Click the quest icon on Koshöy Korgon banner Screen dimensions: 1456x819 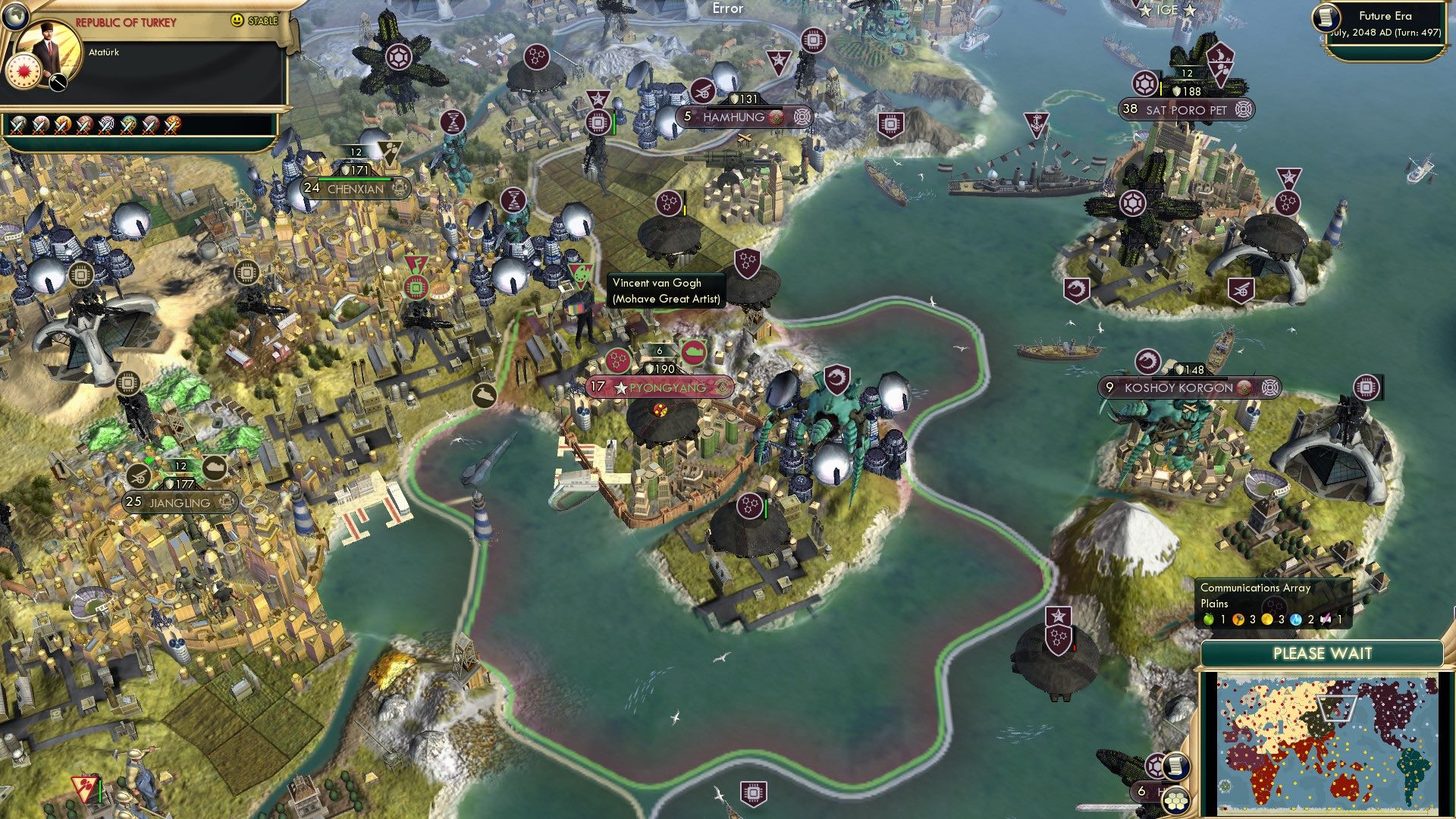pos(1245,387)
